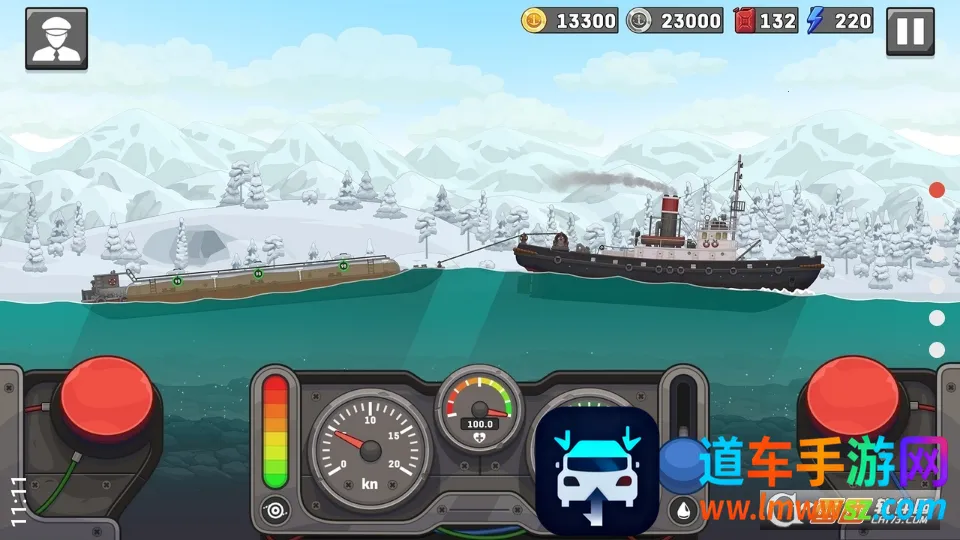This screenshot has width=960, height=540.
Task: Push the right red control button
Action: (x=853, y=398)
